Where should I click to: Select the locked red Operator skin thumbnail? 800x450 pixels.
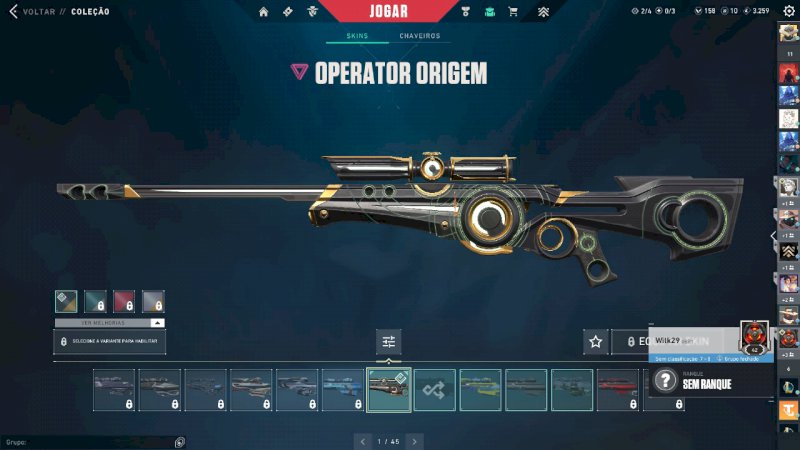click(617, 390)
